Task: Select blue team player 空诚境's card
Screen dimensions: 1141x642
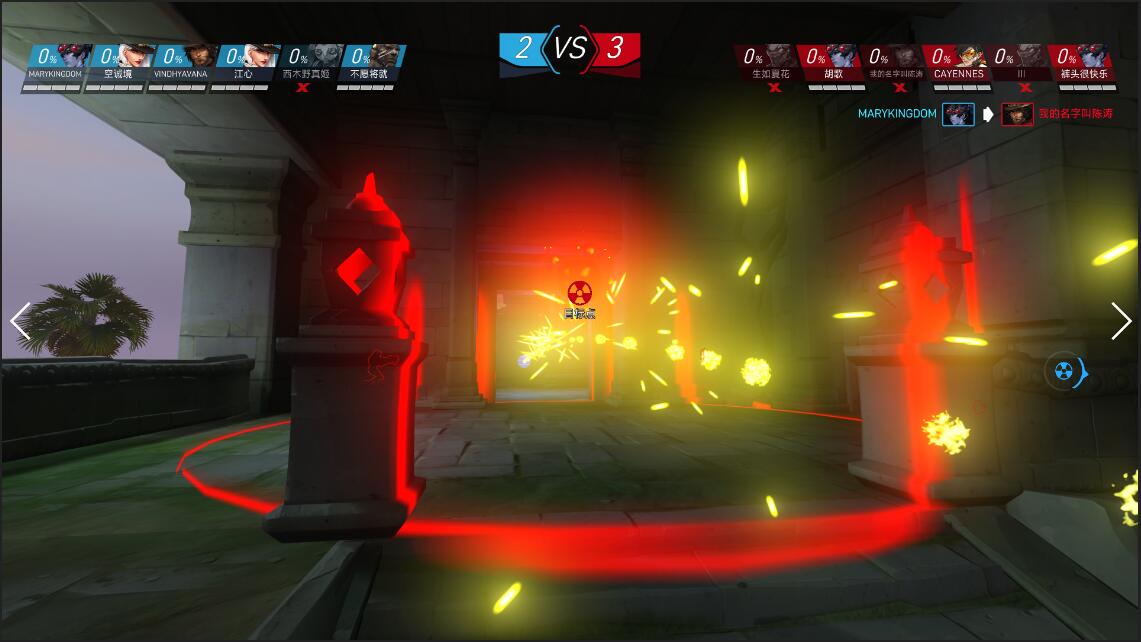Action: pos(117,62)
